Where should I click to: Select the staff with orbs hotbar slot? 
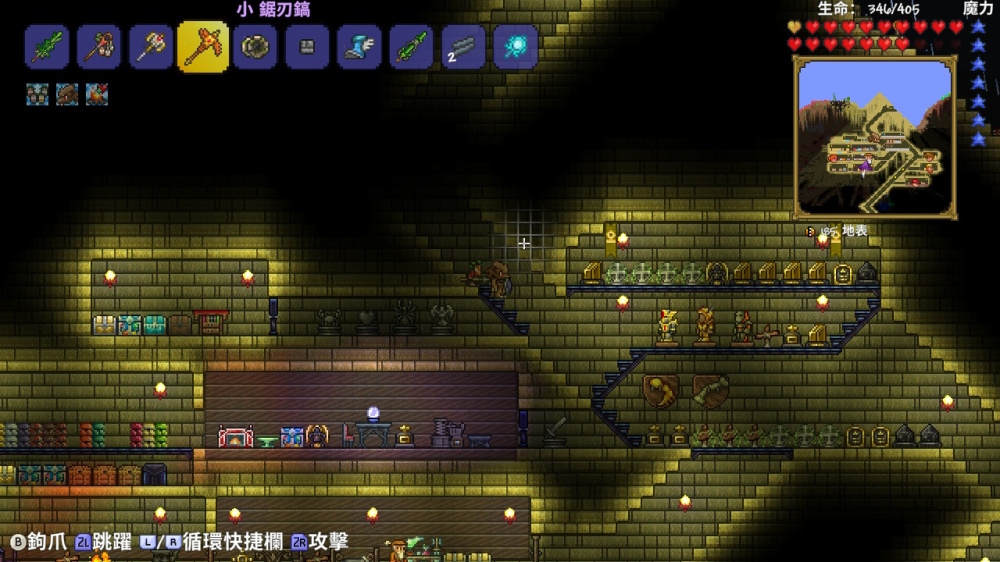99,47
